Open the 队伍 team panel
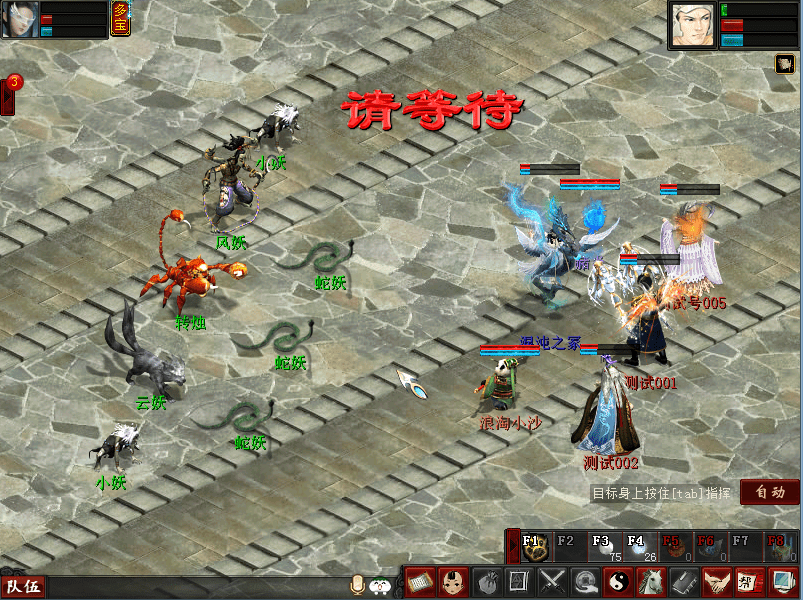Image resolution: width=803 pixels, height=600 pixels. (x=23, y=587)
